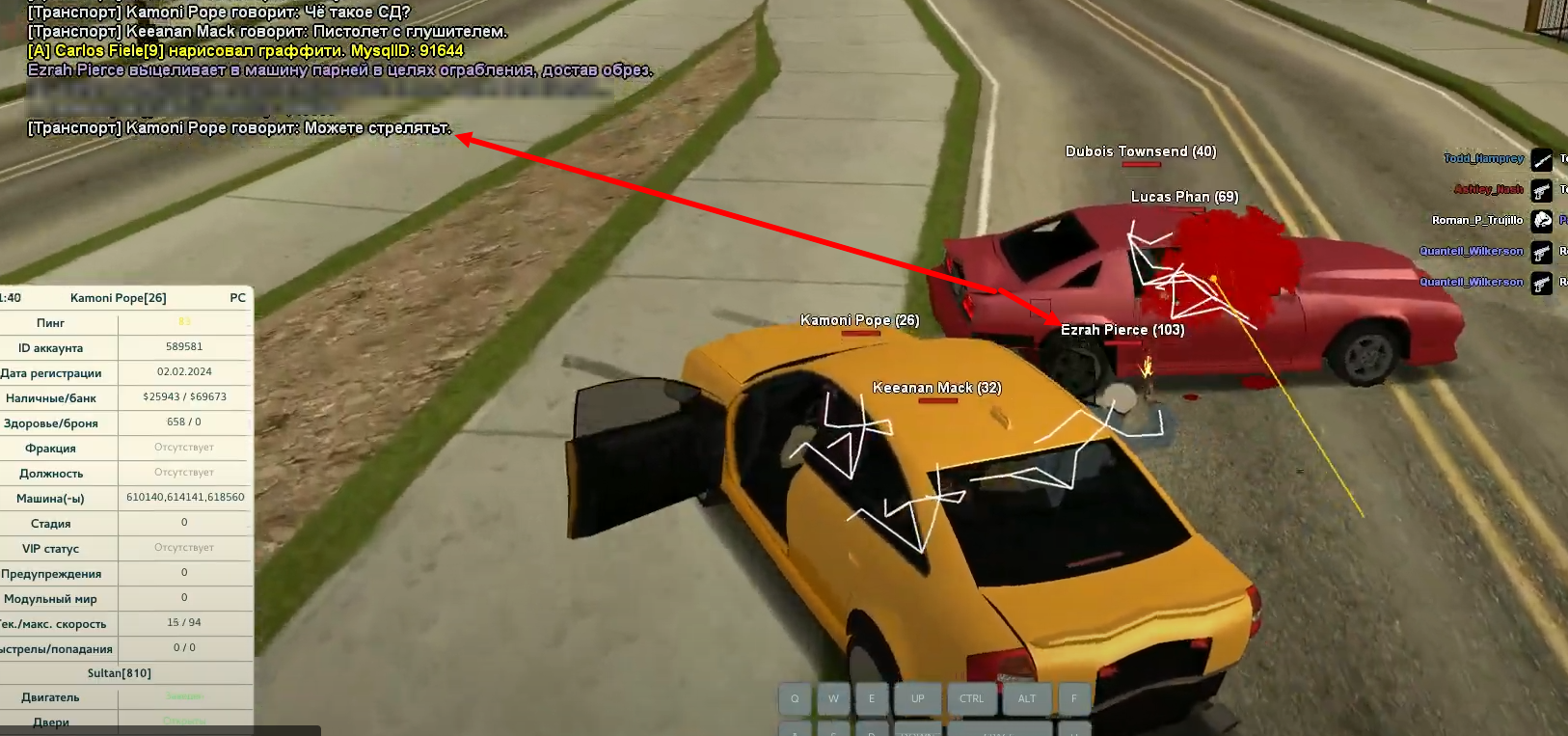Click the ID аккаунта row
The image size is (1568, 736).
(x=125, y=347)
